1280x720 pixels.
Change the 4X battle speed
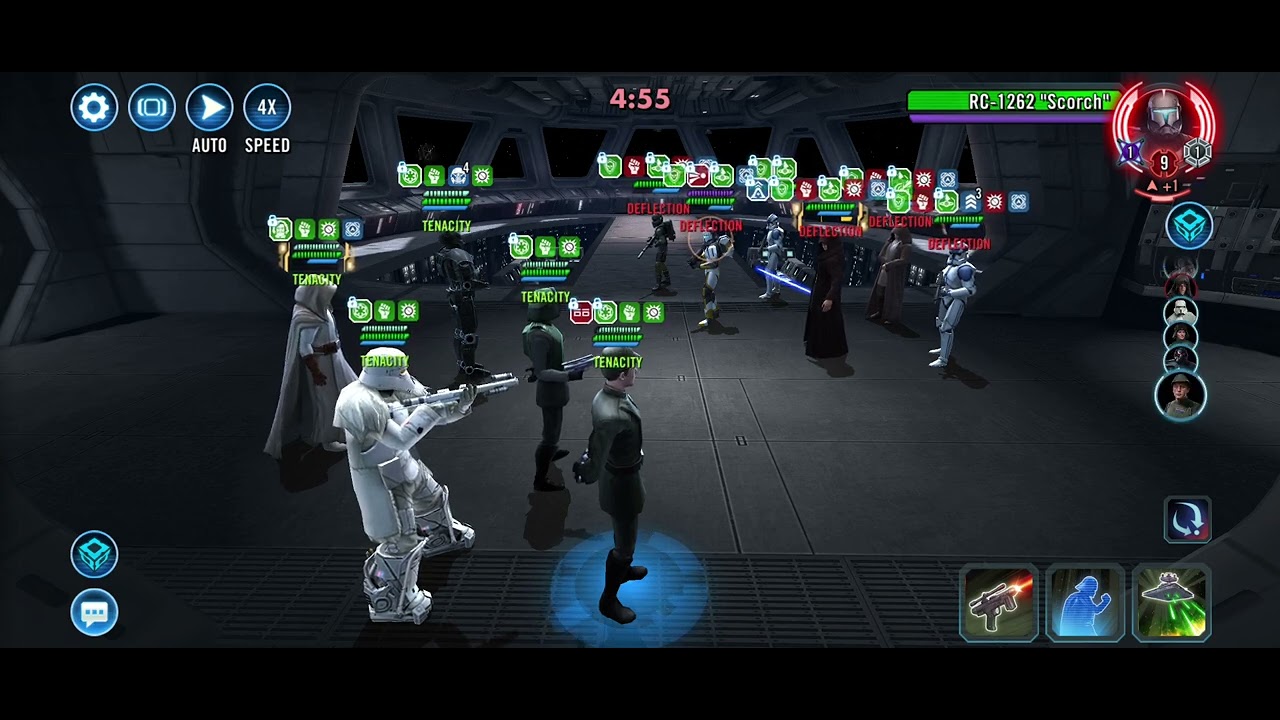[267, 108]
